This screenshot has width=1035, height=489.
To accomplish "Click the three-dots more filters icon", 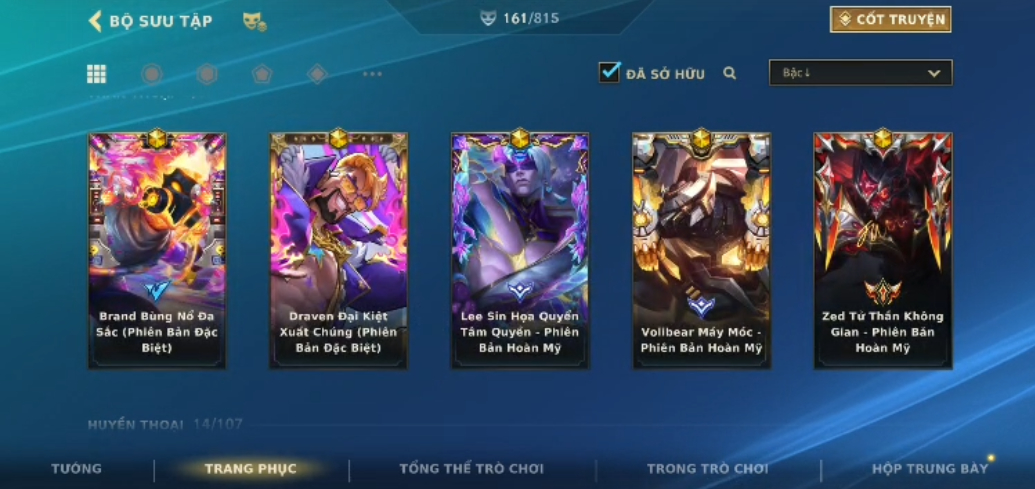I will (x=372, y=74).
